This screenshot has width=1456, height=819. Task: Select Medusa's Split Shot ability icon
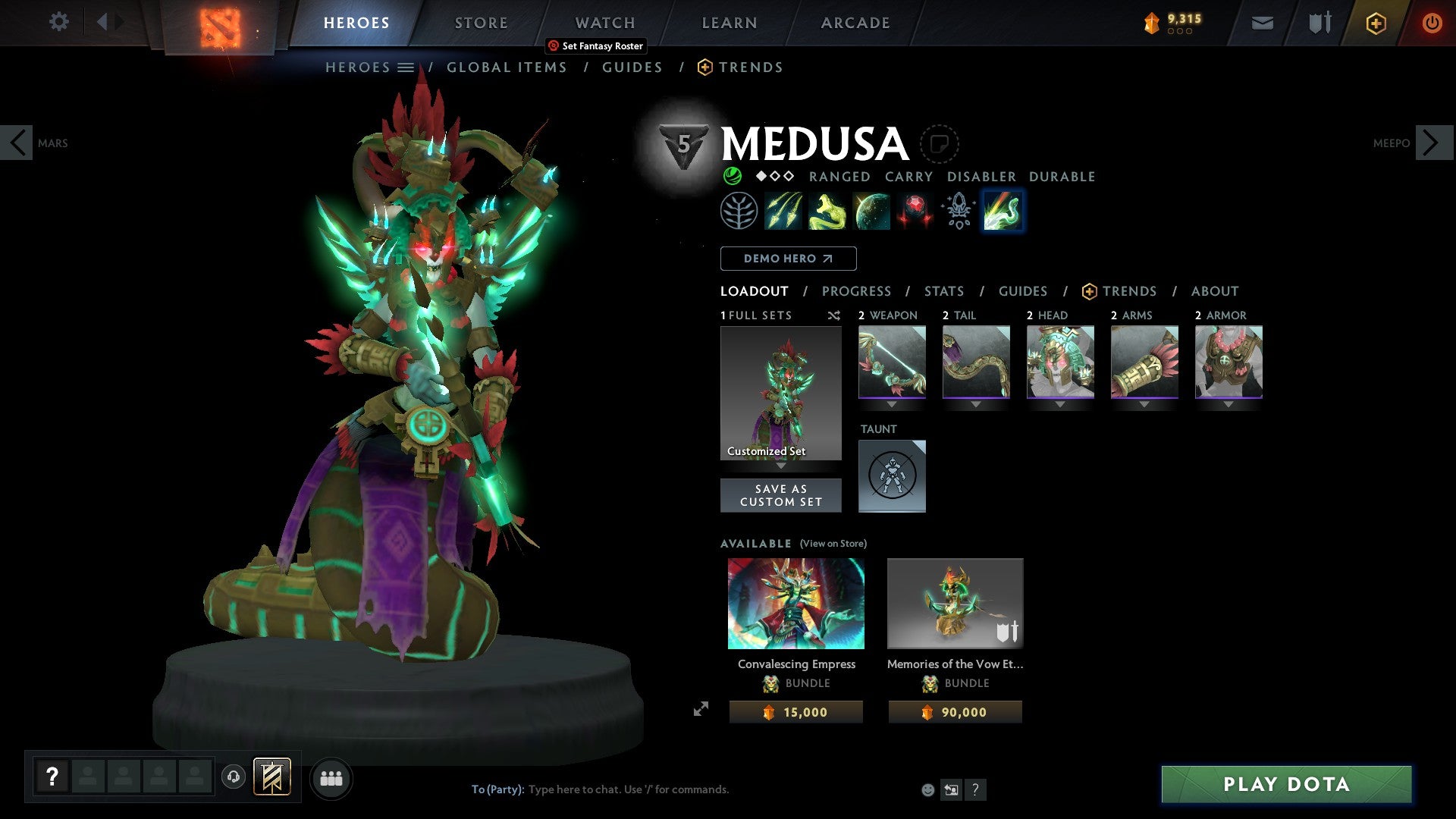(784, 211)
